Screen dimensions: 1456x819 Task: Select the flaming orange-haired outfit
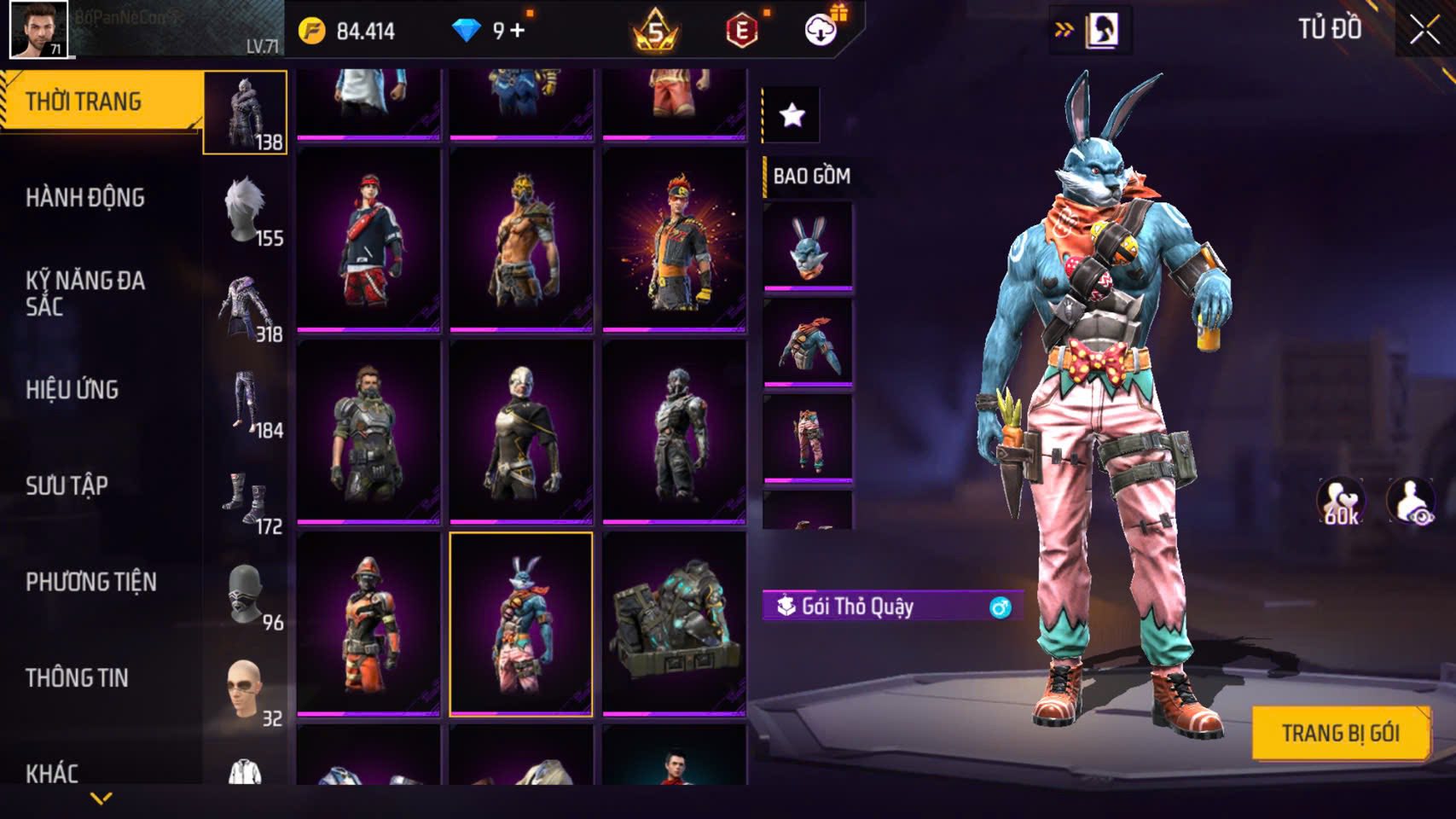click(x=674, y=239)
